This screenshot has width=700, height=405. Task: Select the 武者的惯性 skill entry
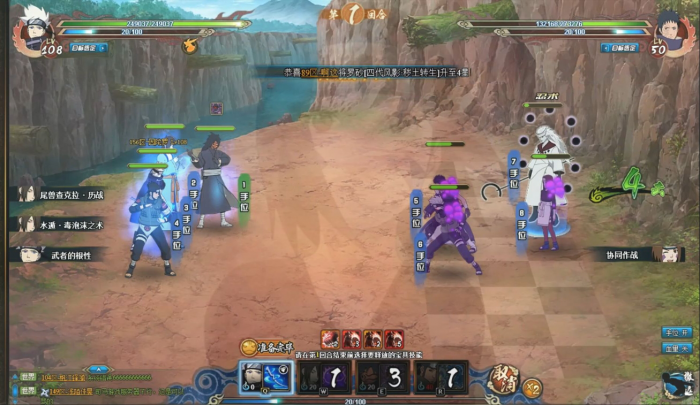coord(66,254)
